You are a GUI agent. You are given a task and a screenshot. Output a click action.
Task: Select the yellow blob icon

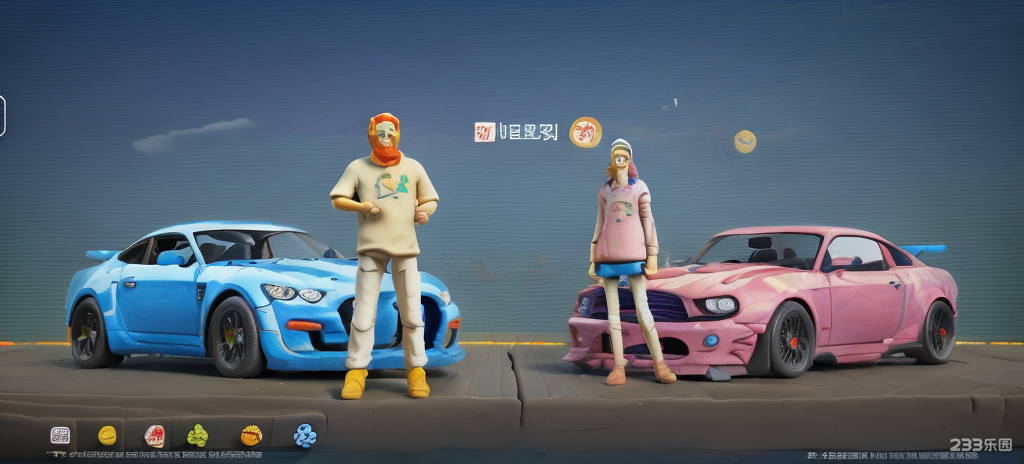click(107, 435)
